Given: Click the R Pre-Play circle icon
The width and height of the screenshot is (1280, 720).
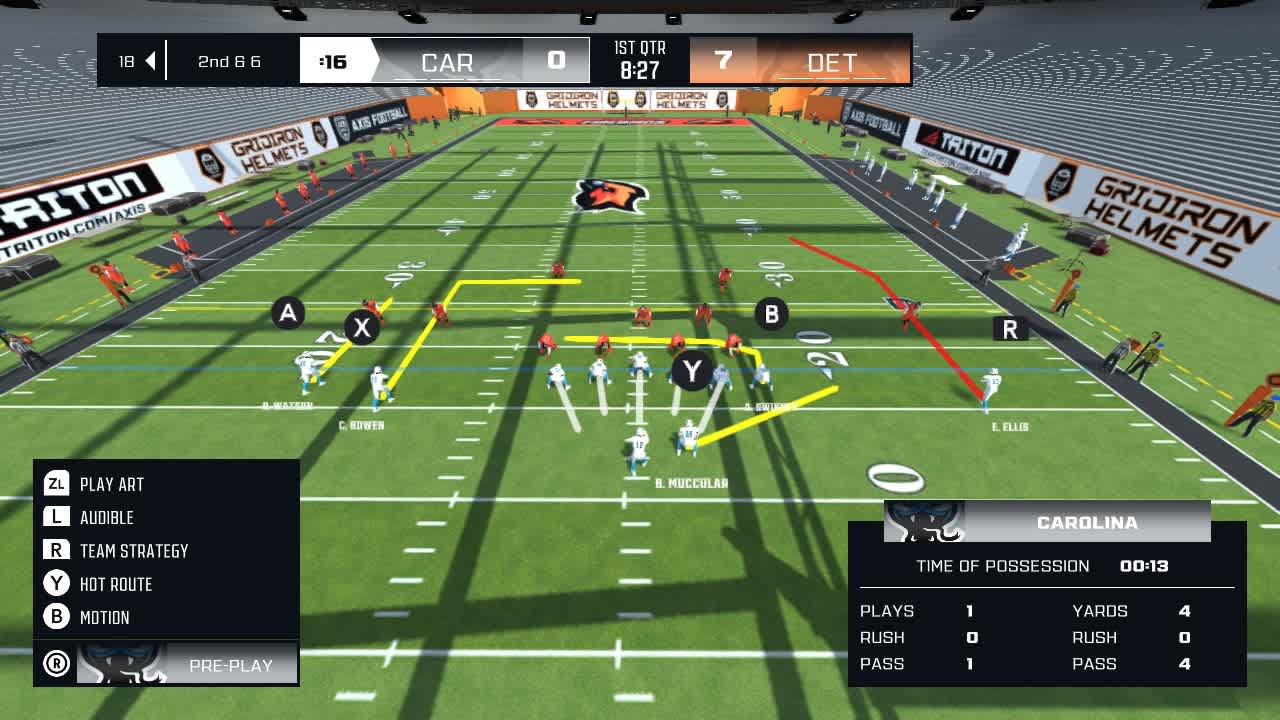Looking at the screenshot, I should pyautogui.click(x=56, y=662).
